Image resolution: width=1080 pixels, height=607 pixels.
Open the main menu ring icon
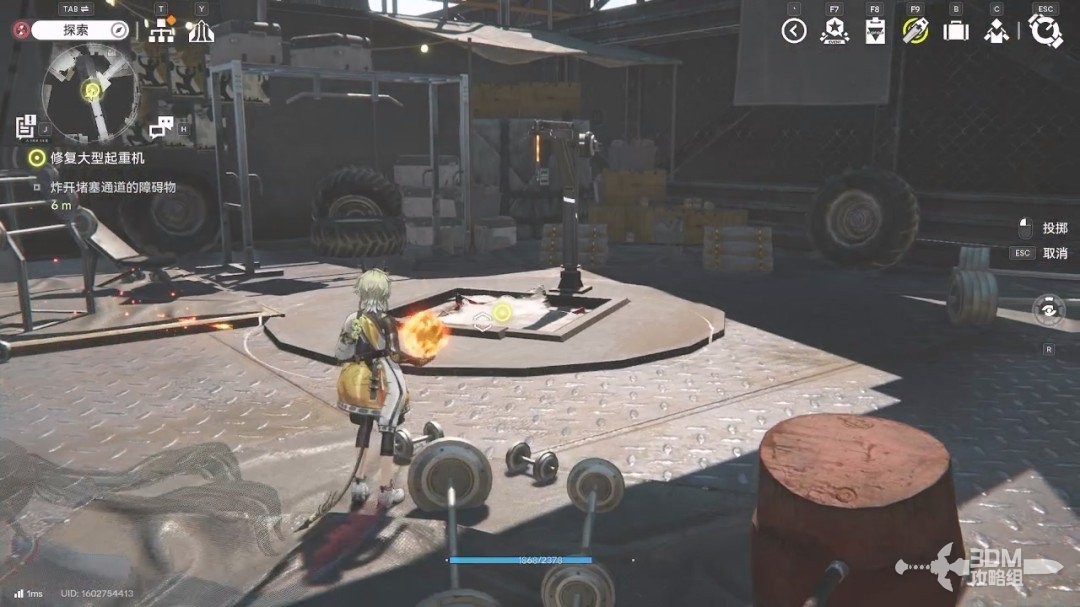point(1045,31)
